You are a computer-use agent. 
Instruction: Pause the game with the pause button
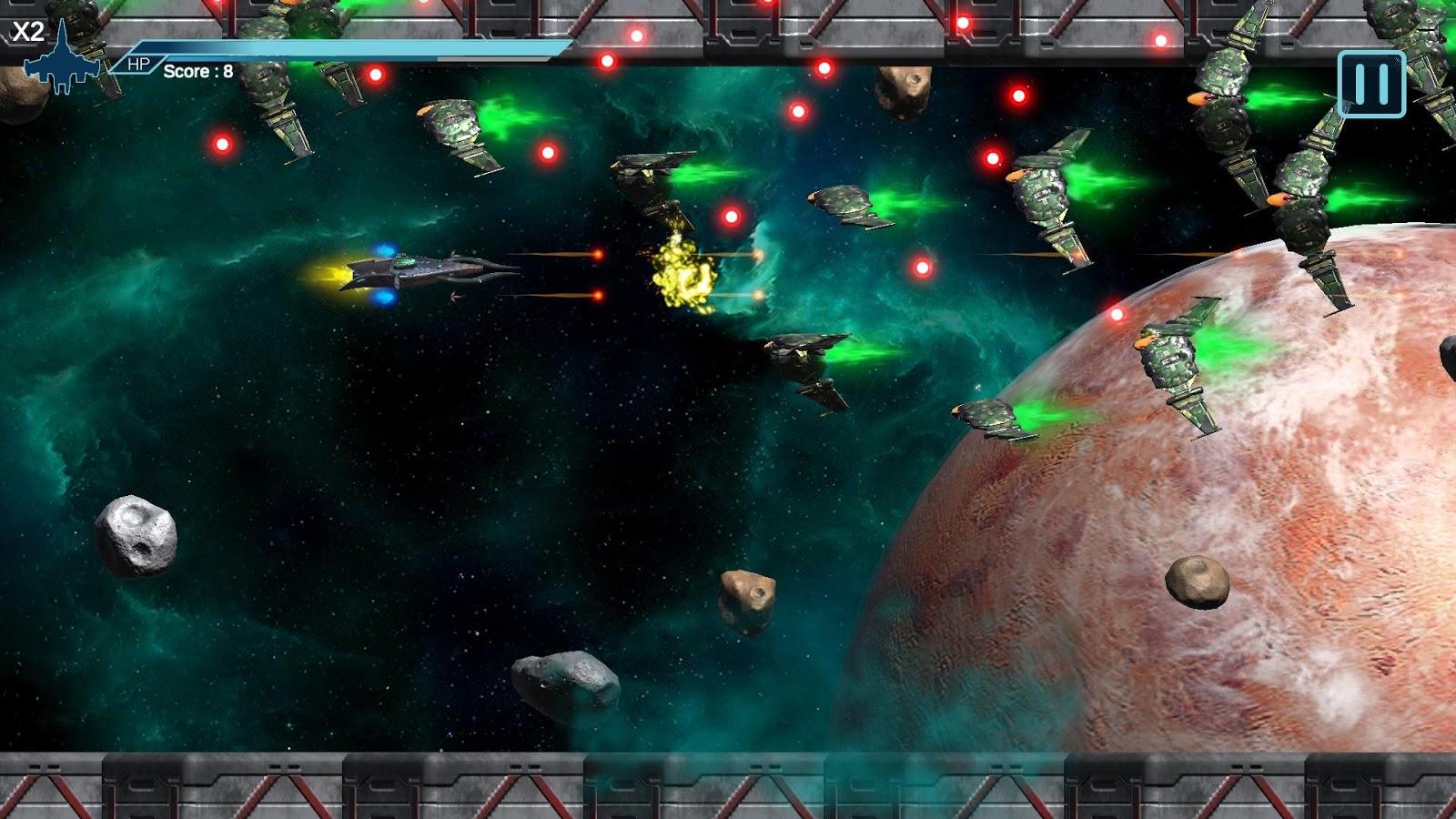[1371, 84]
